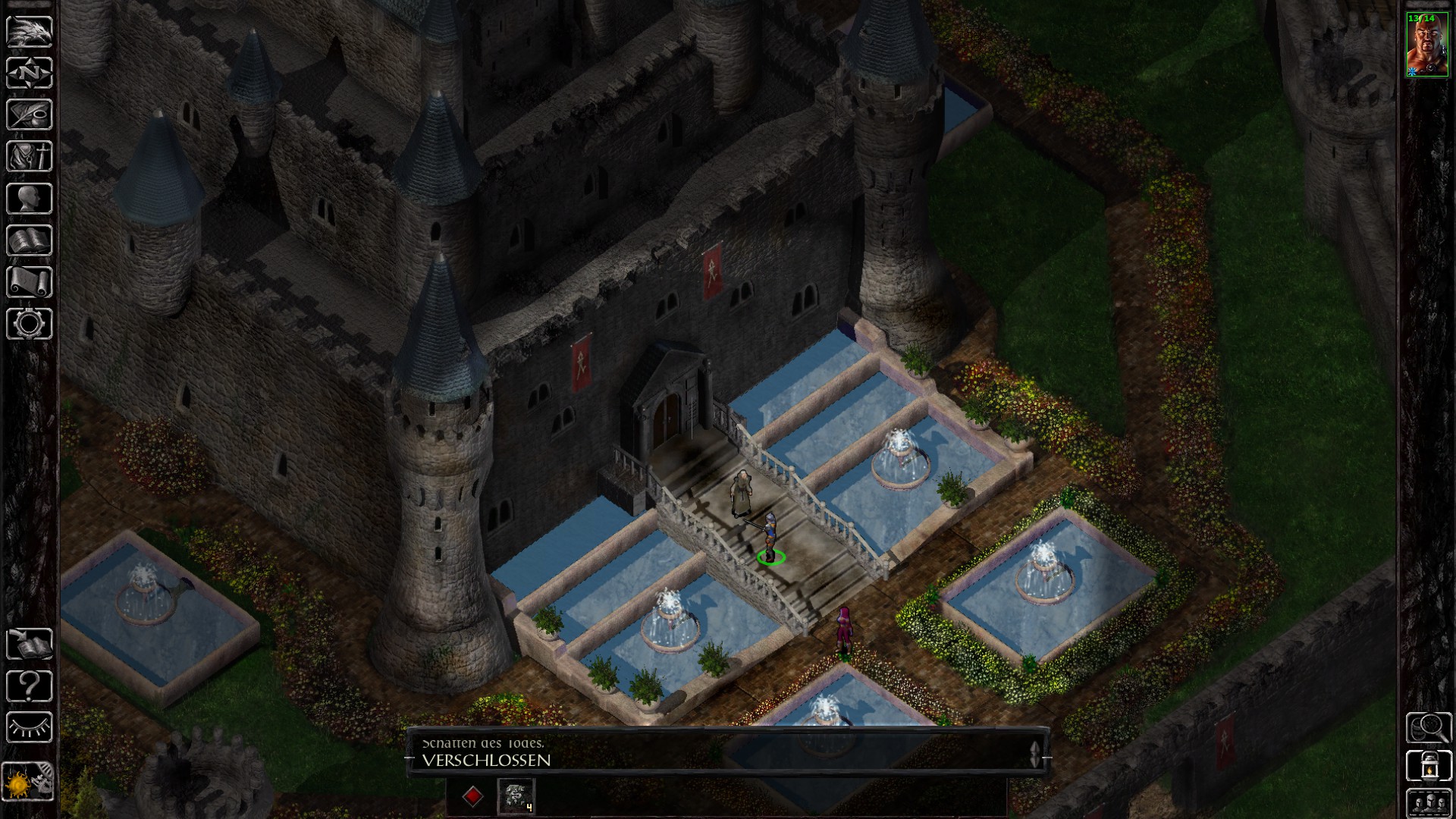Open the area map with the compass icon
Viewport: 1456px width, 819px height.
(x=30, y=74)
